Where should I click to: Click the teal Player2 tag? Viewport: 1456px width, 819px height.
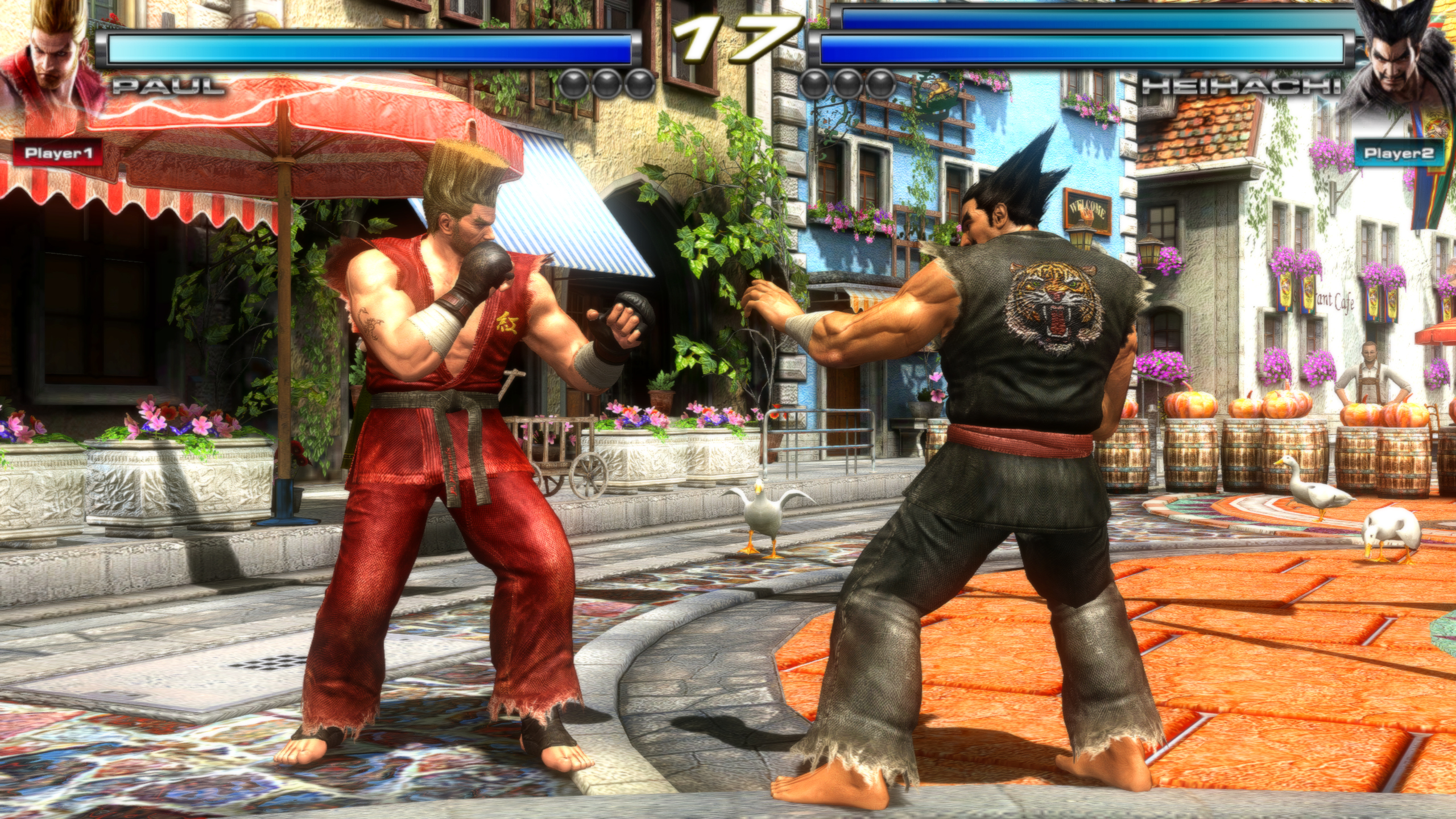(1398, 153)
